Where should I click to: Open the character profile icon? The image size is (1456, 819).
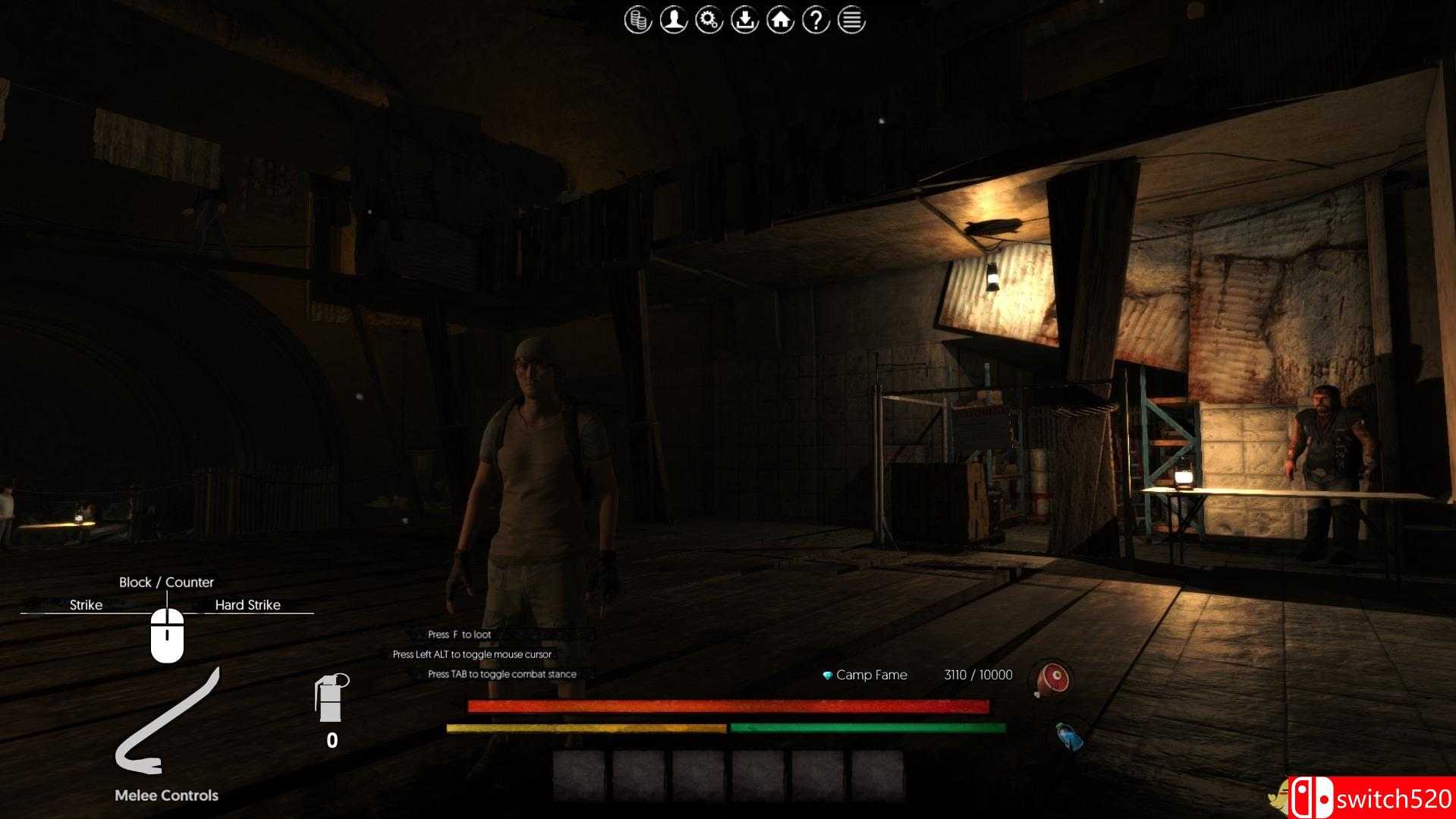tap(672, 20)
